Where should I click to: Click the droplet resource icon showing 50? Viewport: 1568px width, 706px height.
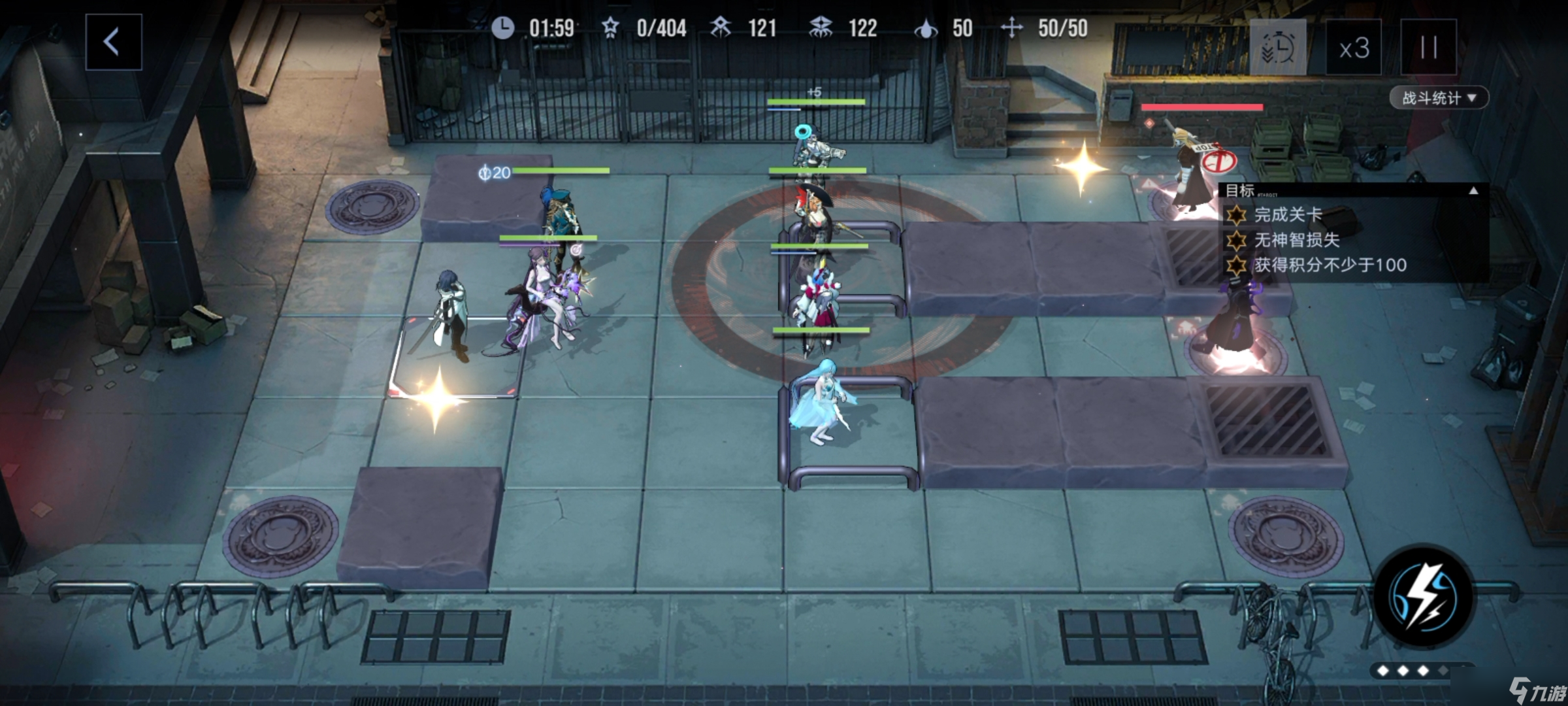[x=925, y=28]
